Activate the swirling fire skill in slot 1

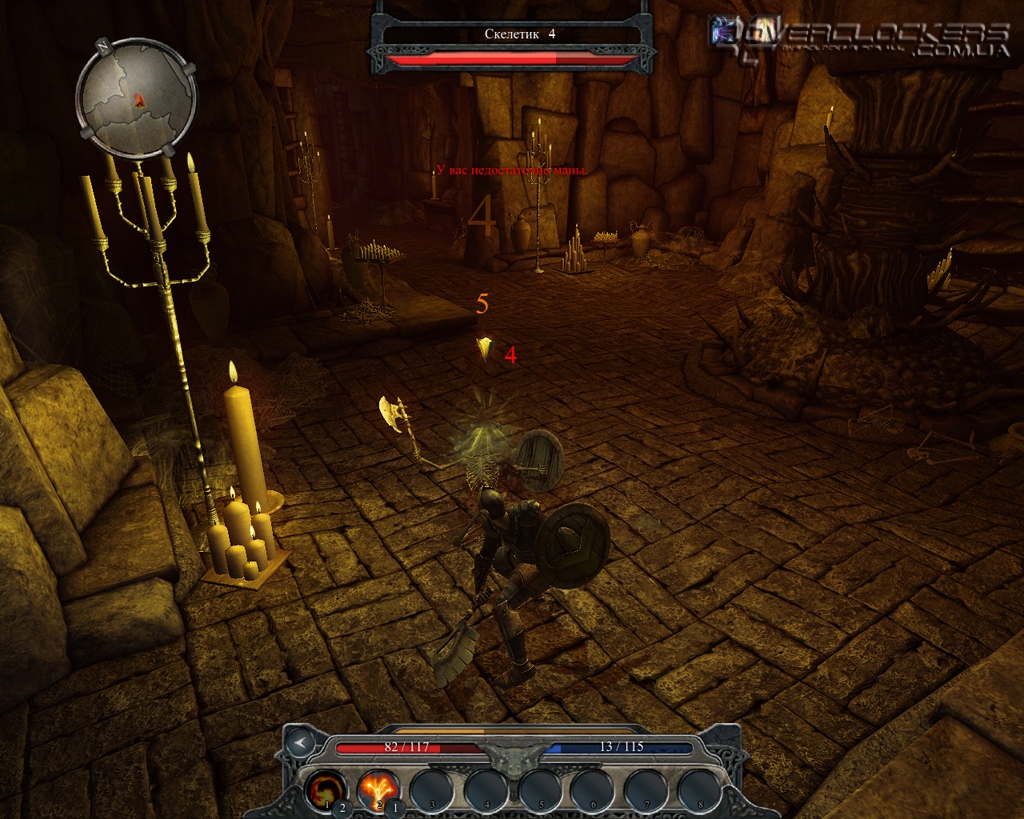tap(325, 788)
